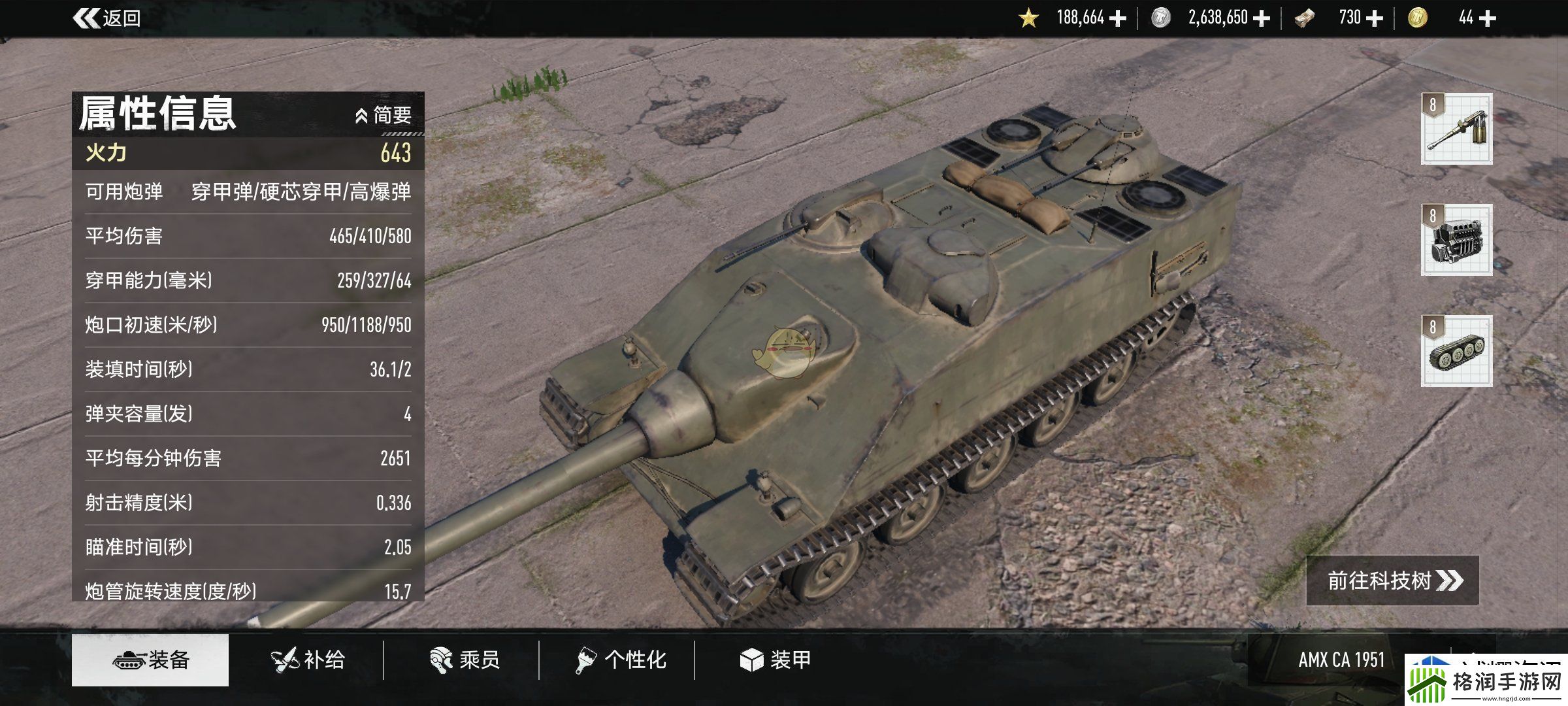Add more silver coins
The width and height of the screenshot is (1568, 706).
pos(1262,18)
